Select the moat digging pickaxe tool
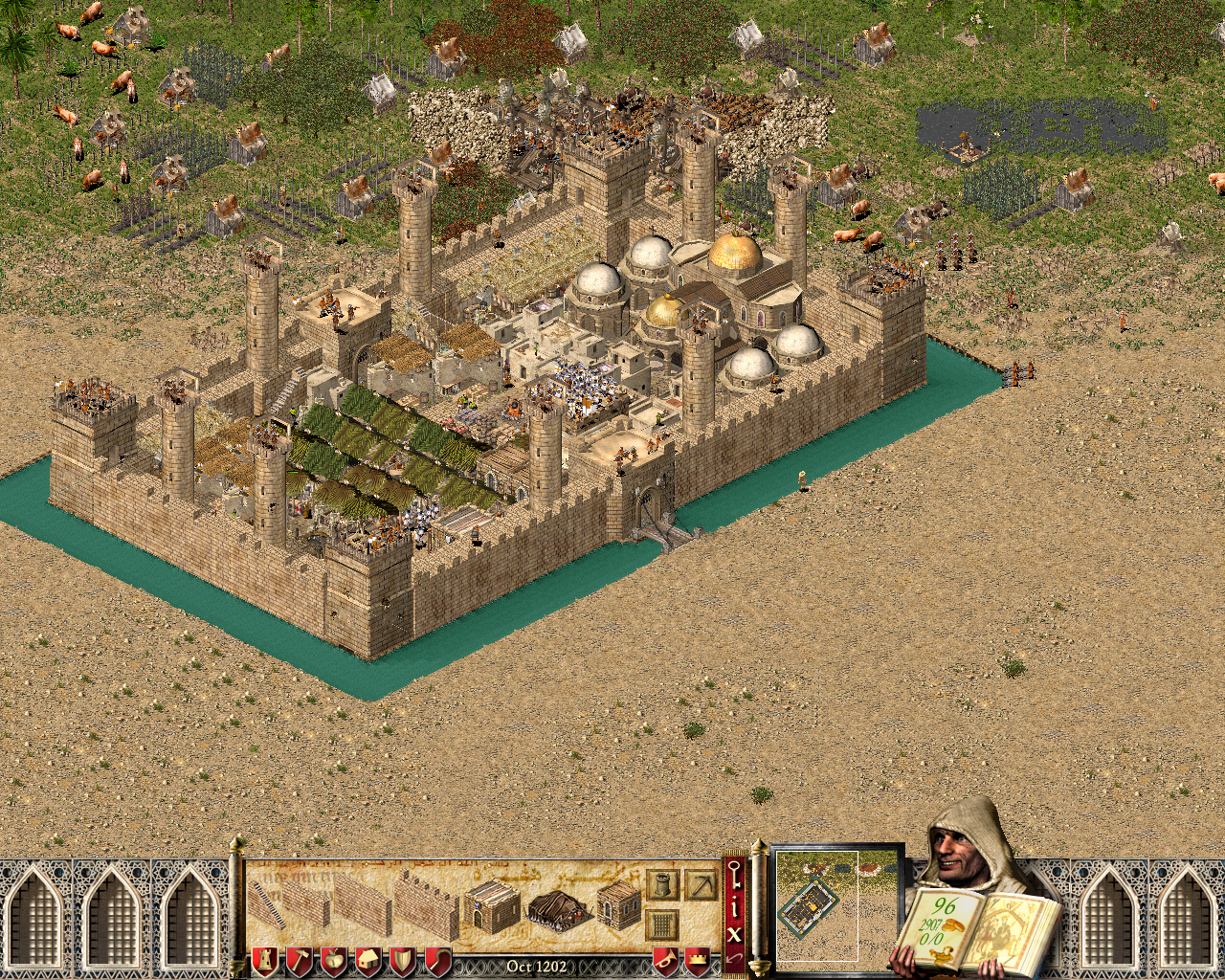This screenshot has height=980, width=1225. (703, 887)
